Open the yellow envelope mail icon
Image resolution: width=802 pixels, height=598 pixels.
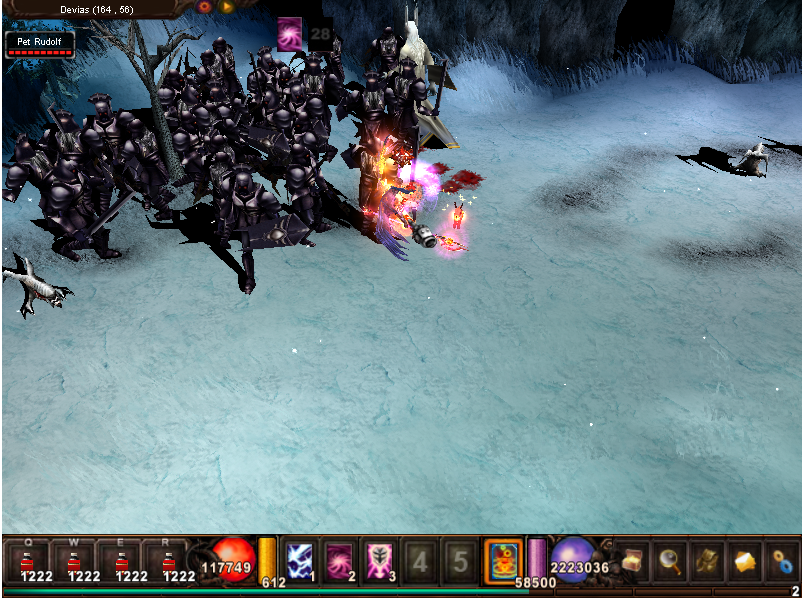pyautogui.click(x=744, y=561)
